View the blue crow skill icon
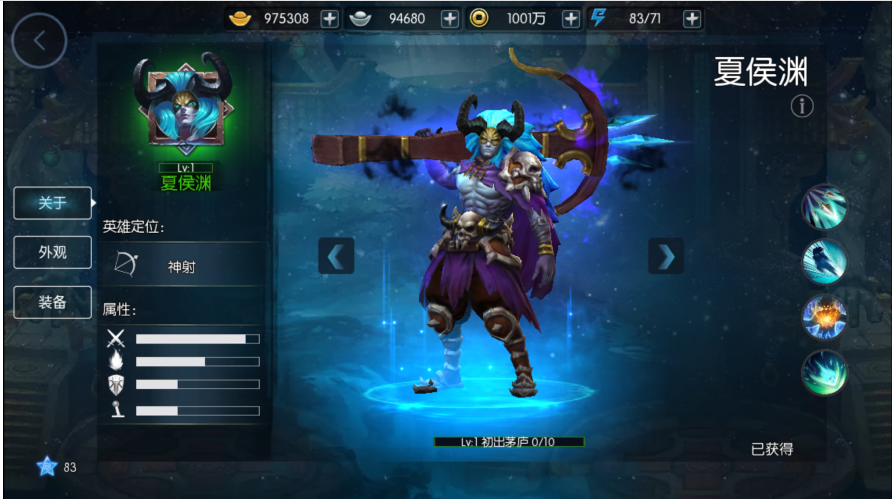 pos(824,262)
